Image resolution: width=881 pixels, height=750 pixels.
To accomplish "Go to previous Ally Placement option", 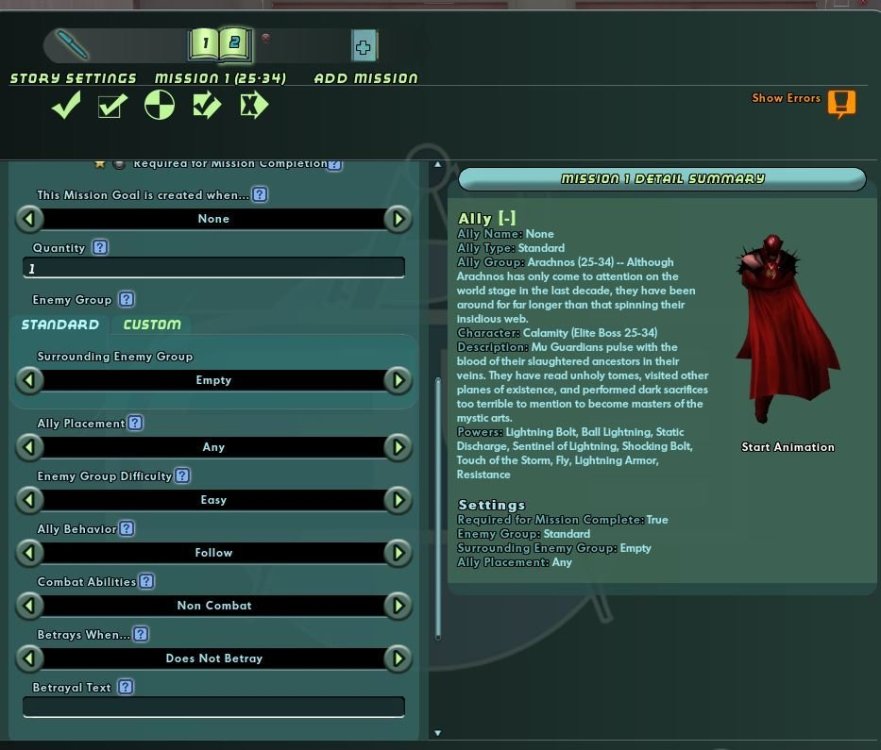I will 30,447.
